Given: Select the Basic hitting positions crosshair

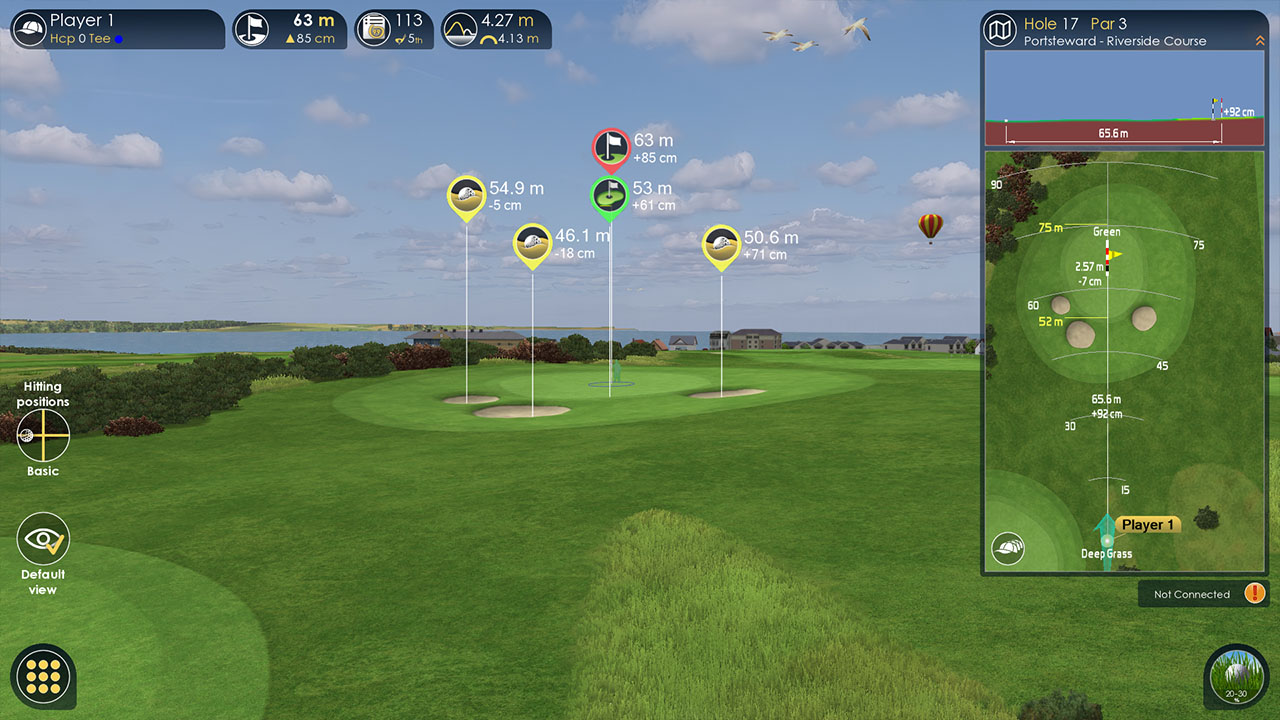Looking at the screenshot, I should 43,435.
